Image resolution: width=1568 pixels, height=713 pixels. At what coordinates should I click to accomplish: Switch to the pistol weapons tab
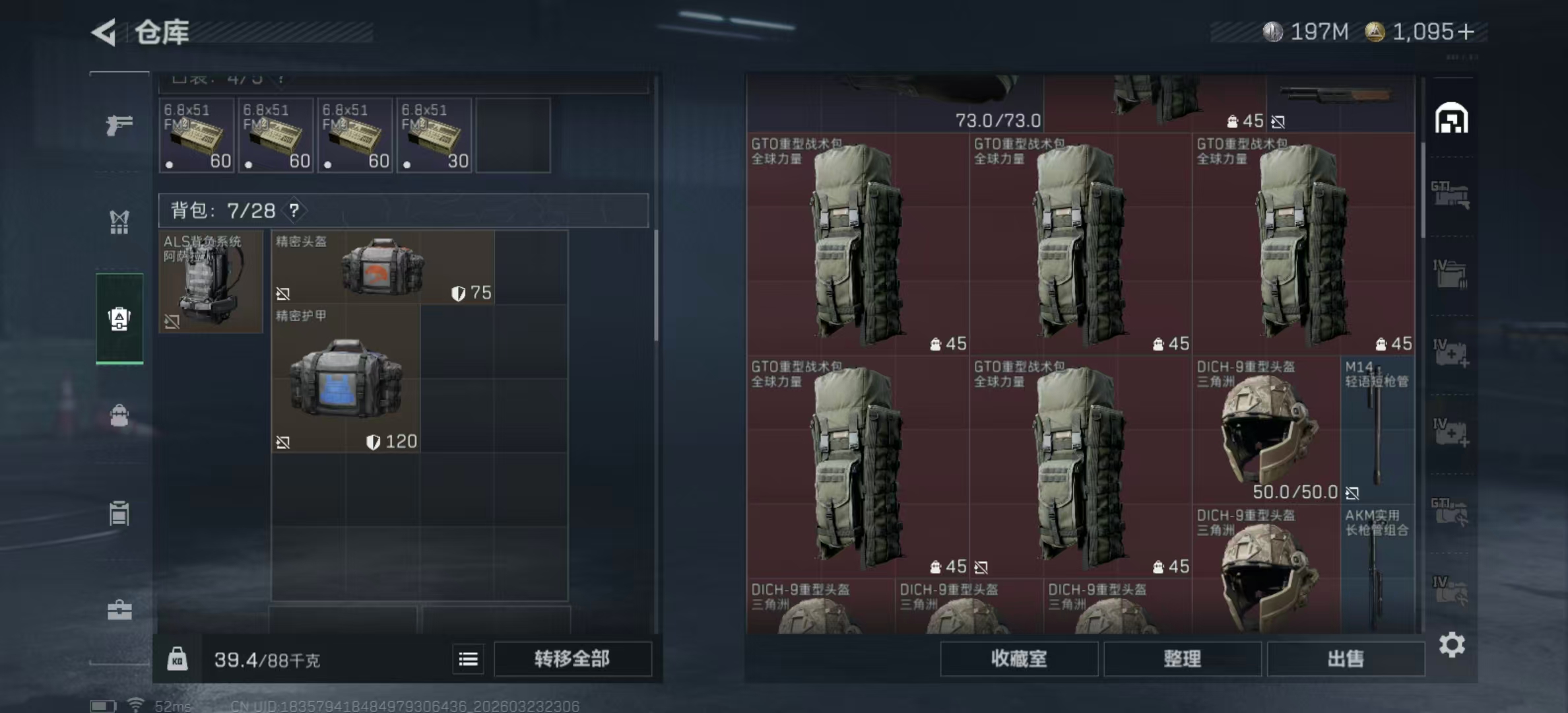[119, 124]
